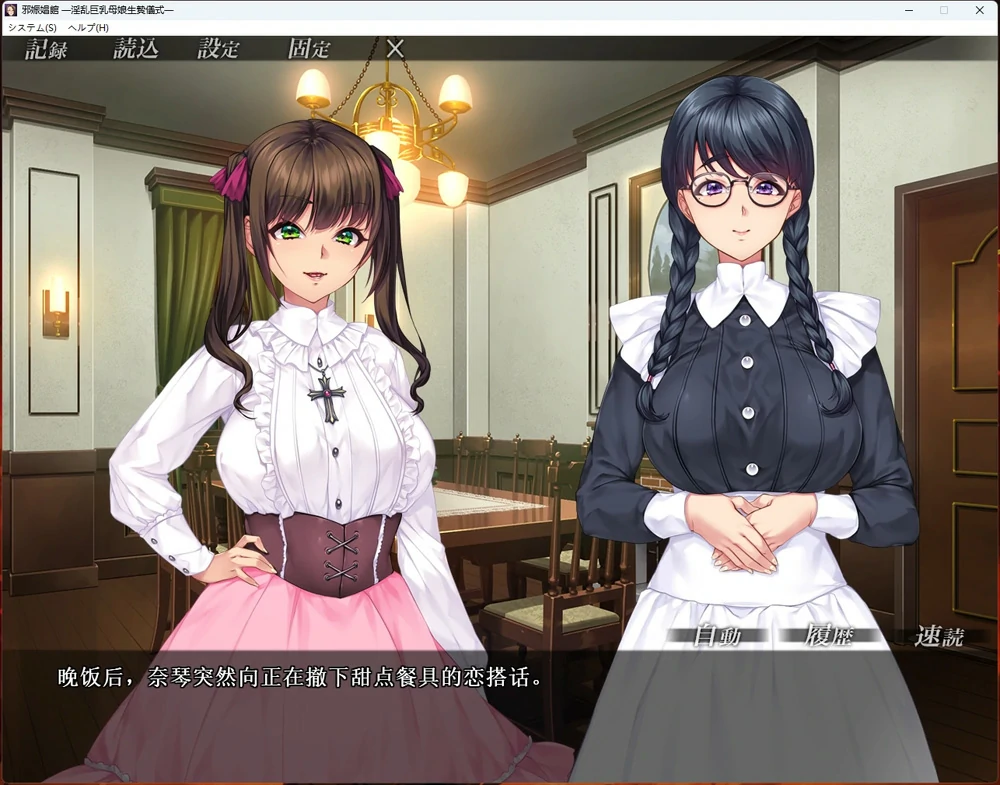Open the ヘルプ(H) help menu
Image resolution: width=1000 pixels, height=785 pixels.
click(88, 27)
